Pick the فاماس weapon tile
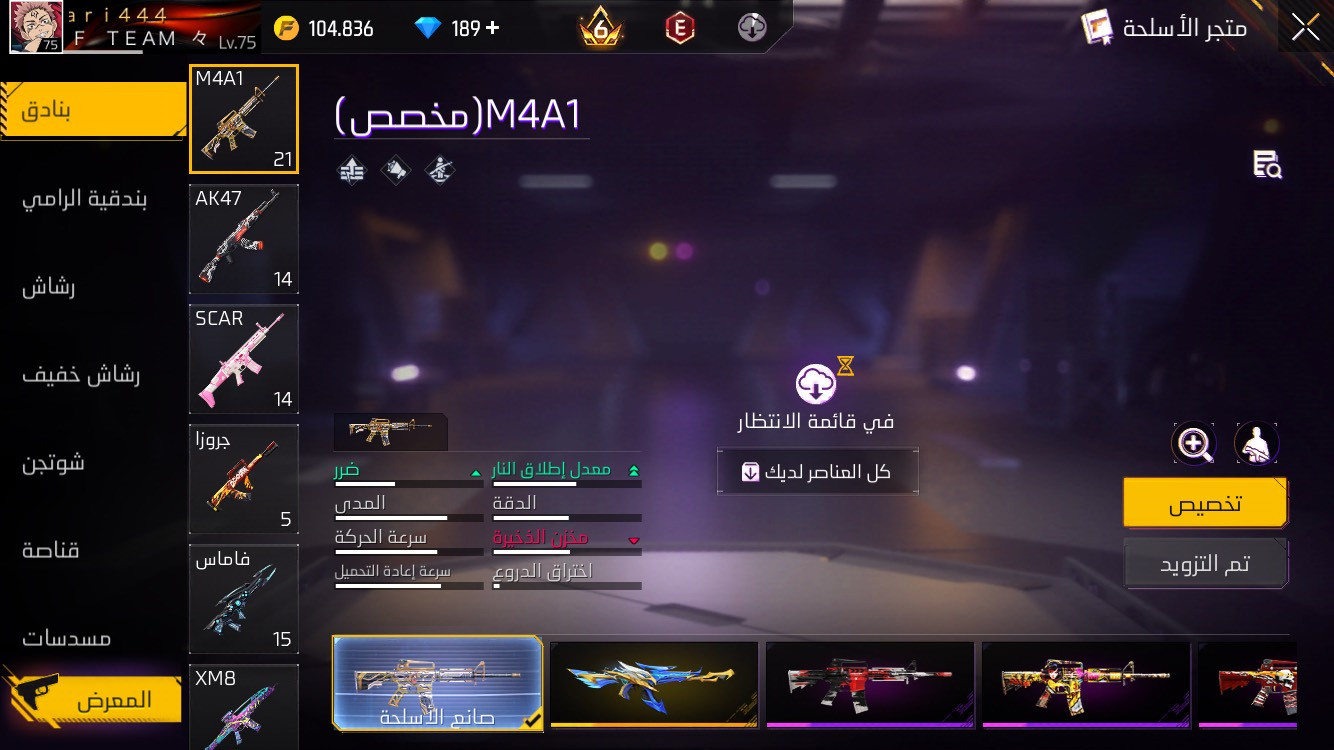The image size is (1334, 750). tap(243, 599)
